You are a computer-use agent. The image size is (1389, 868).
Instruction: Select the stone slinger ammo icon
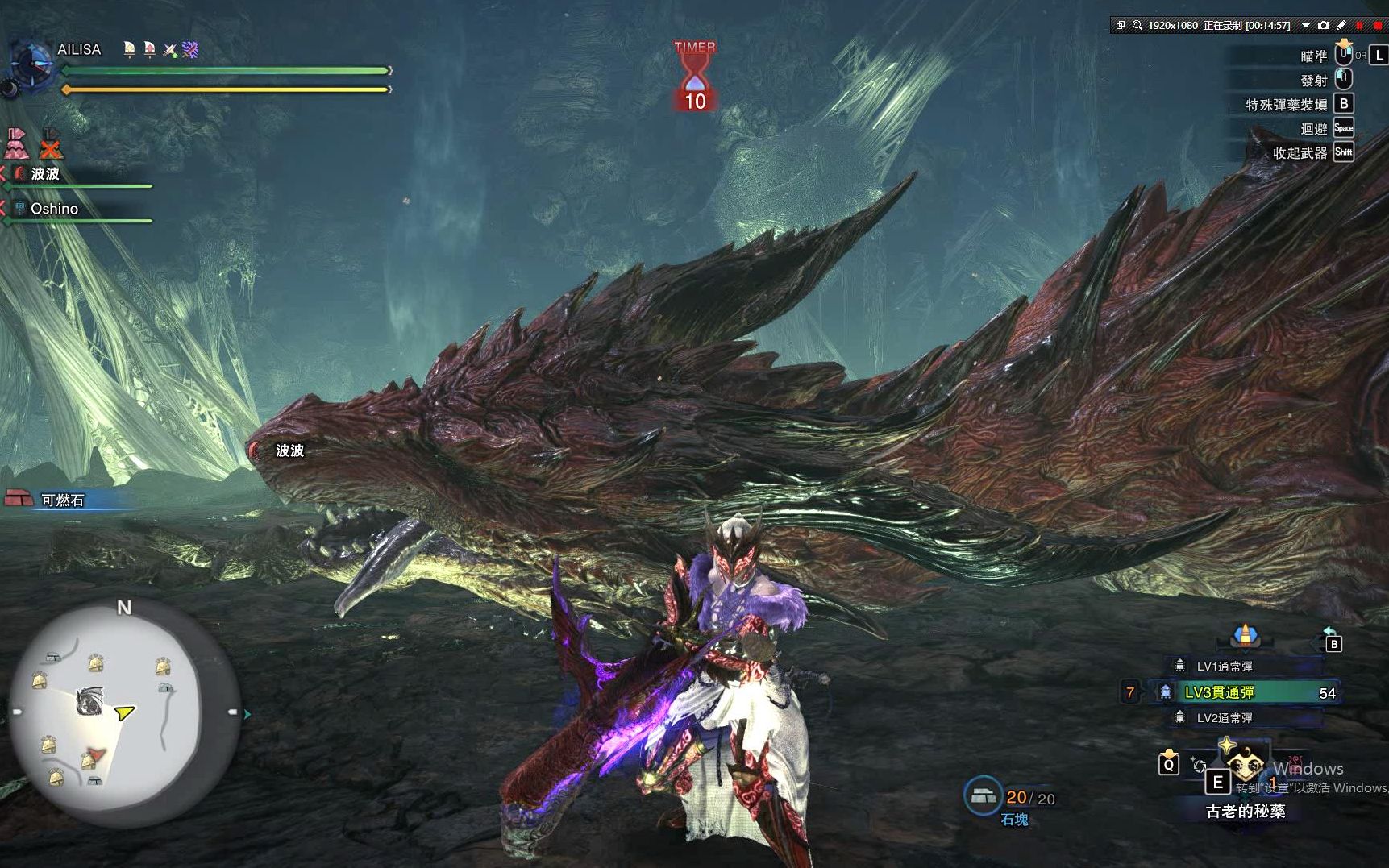point(983,796)
